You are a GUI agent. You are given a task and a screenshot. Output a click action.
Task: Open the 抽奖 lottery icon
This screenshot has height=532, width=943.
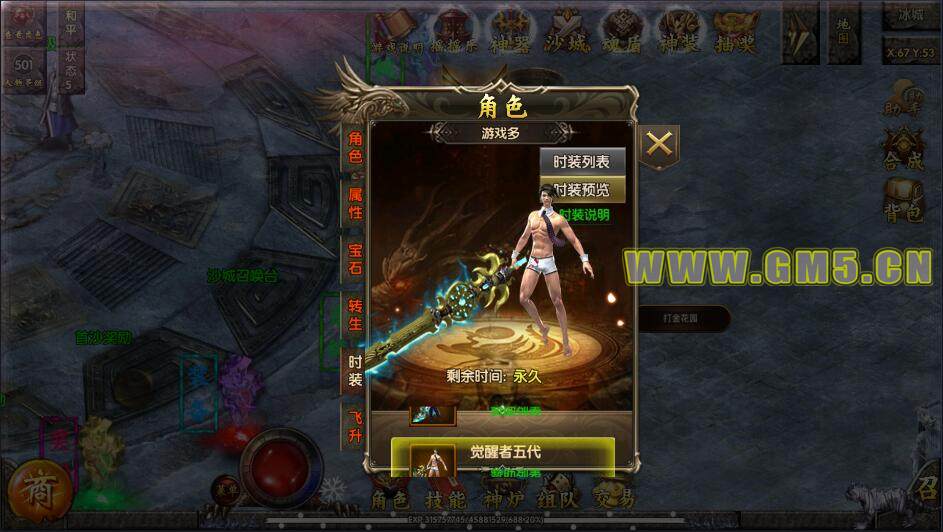pos(737,33)
